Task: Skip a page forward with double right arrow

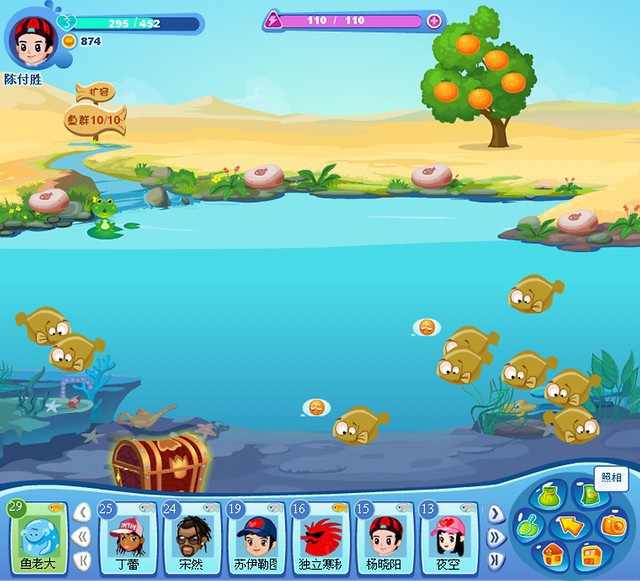Action: pos(494,537)
